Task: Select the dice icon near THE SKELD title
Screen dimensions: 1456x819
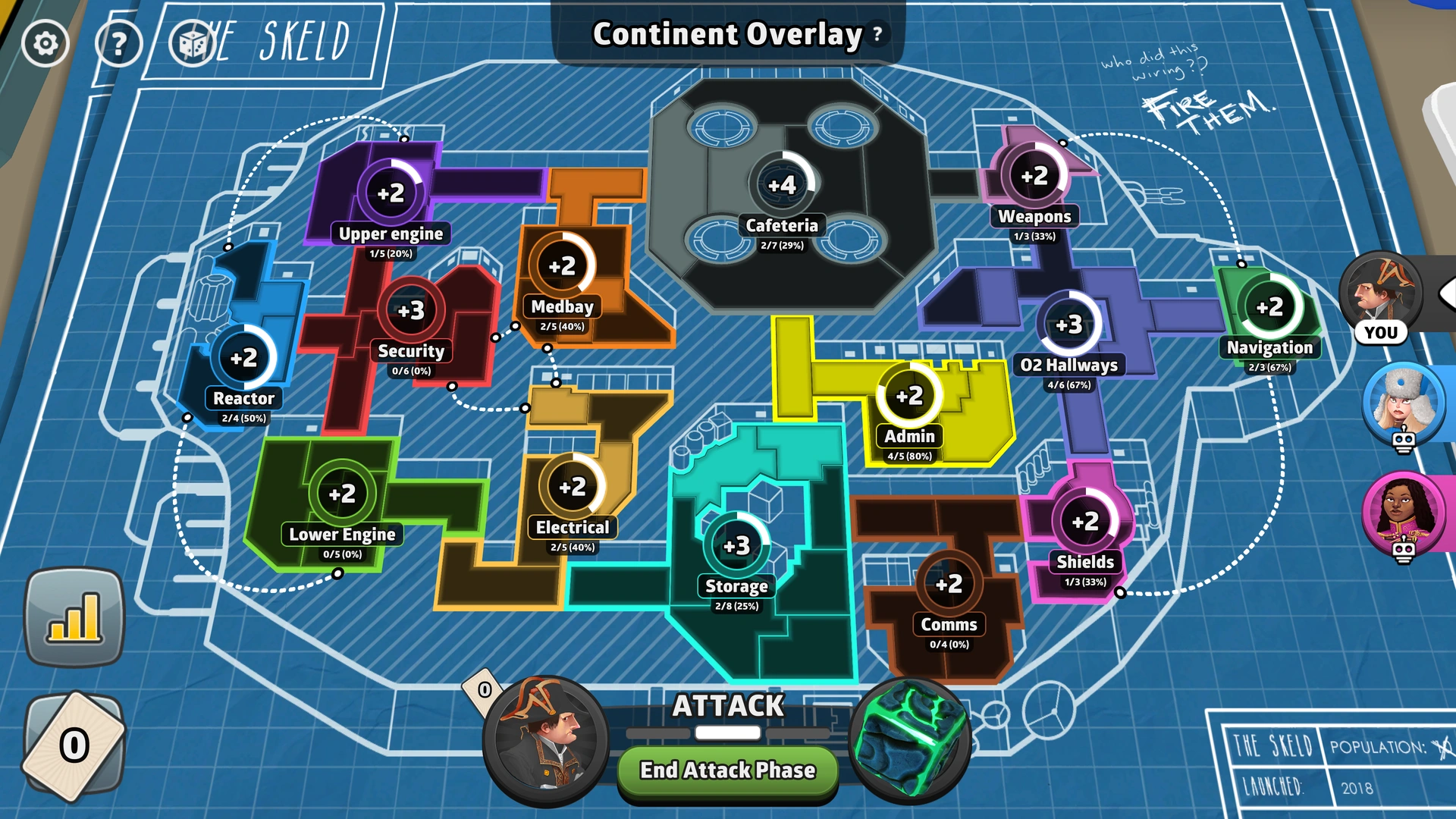Action: coord(192,43)
